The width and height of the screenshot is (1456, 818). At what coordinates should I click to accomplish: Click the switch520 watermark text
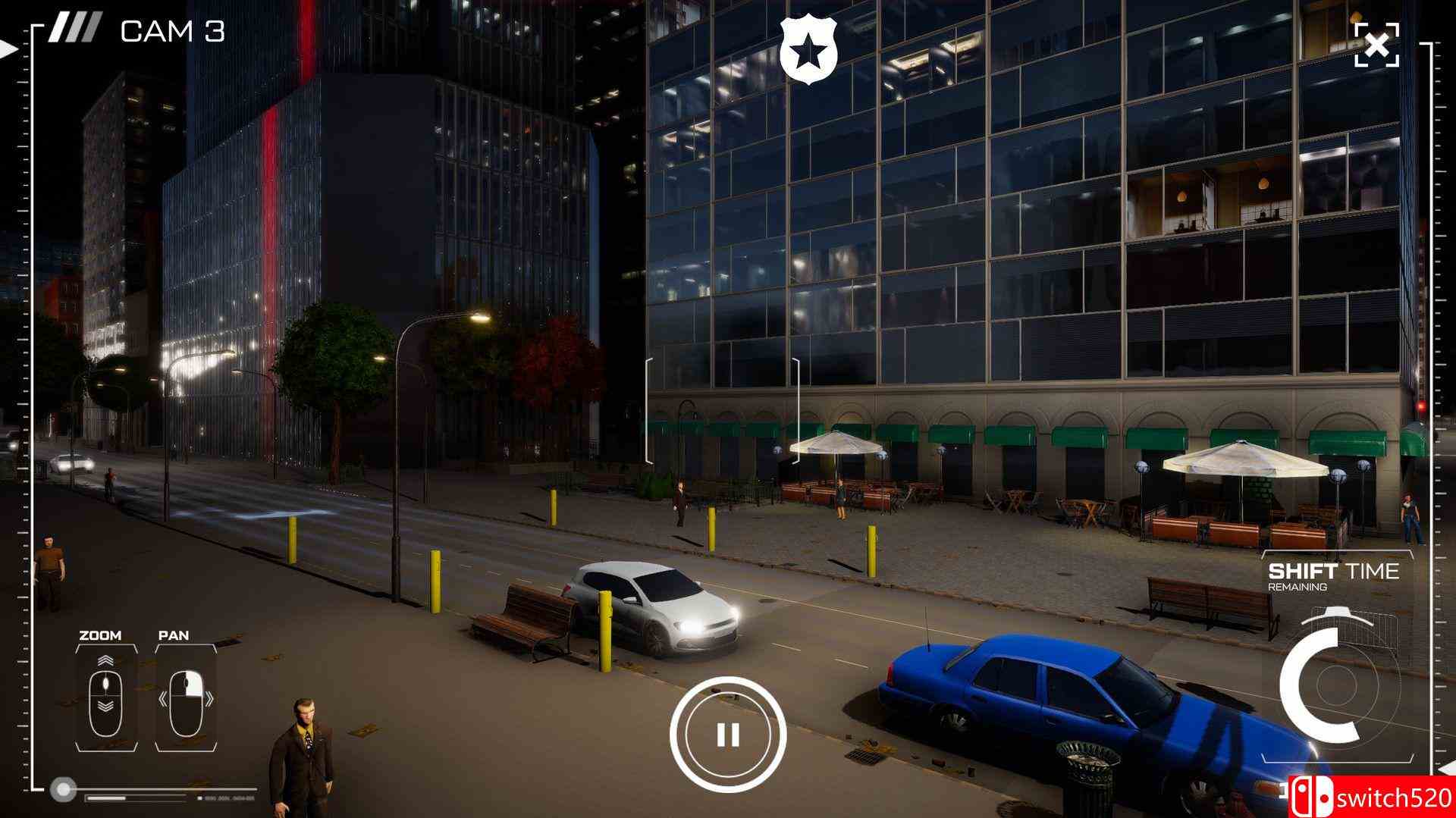1392,796
